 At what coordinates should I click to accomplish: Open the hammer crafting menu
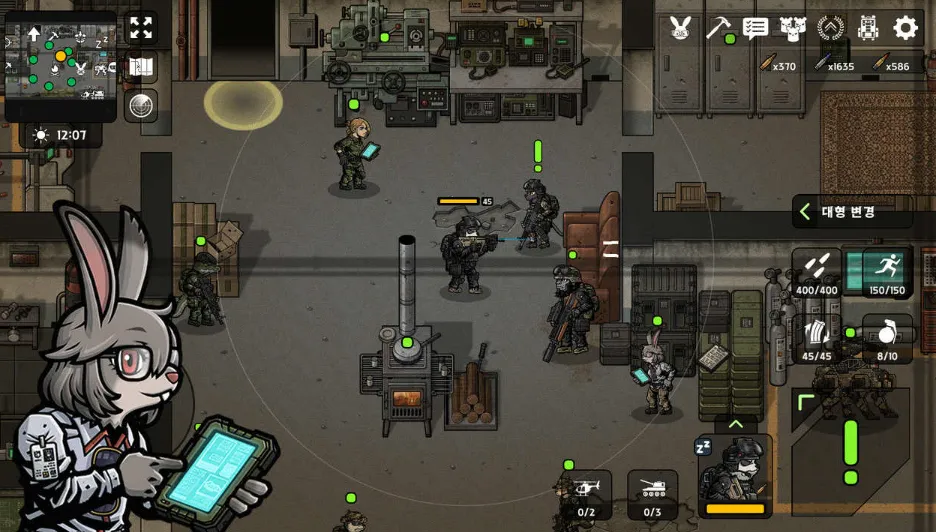tap(719, 28)
